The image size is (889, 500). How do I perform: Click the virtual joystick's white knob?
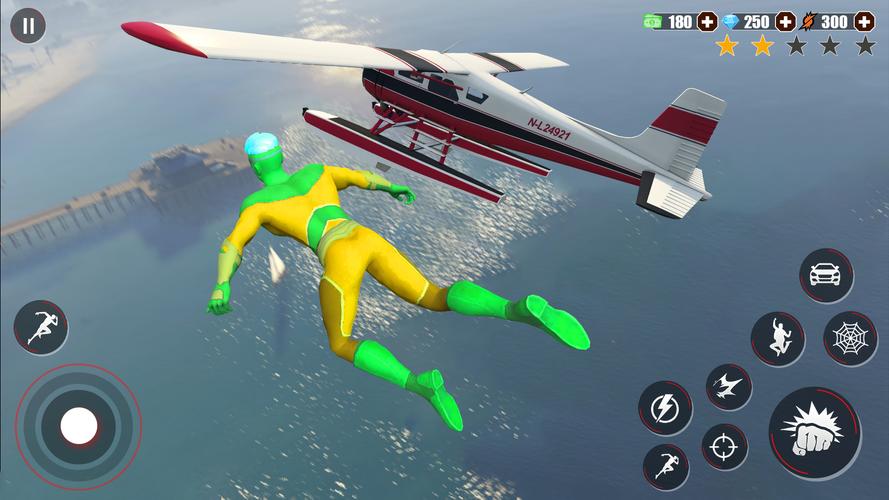(78, 427)
